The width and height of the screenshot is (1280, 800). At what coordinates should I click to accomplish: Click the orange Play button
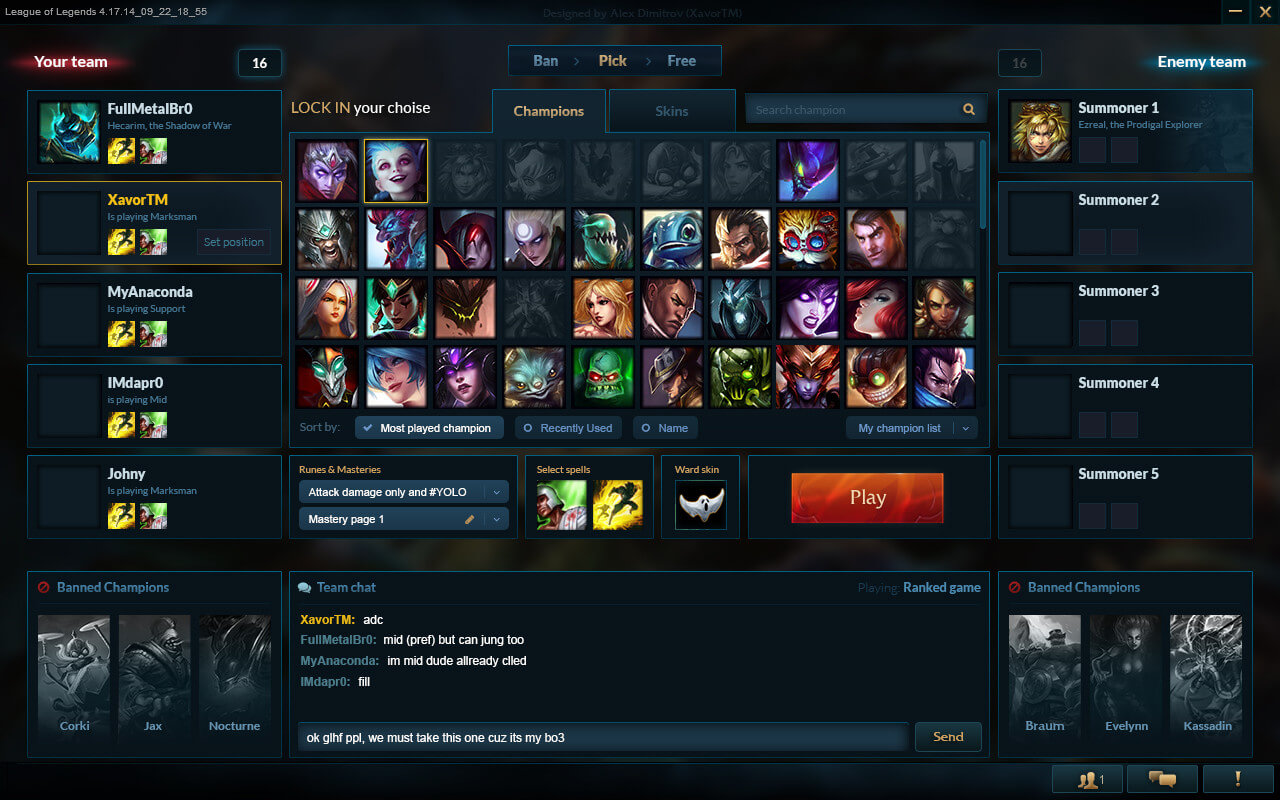coord(867,498)
